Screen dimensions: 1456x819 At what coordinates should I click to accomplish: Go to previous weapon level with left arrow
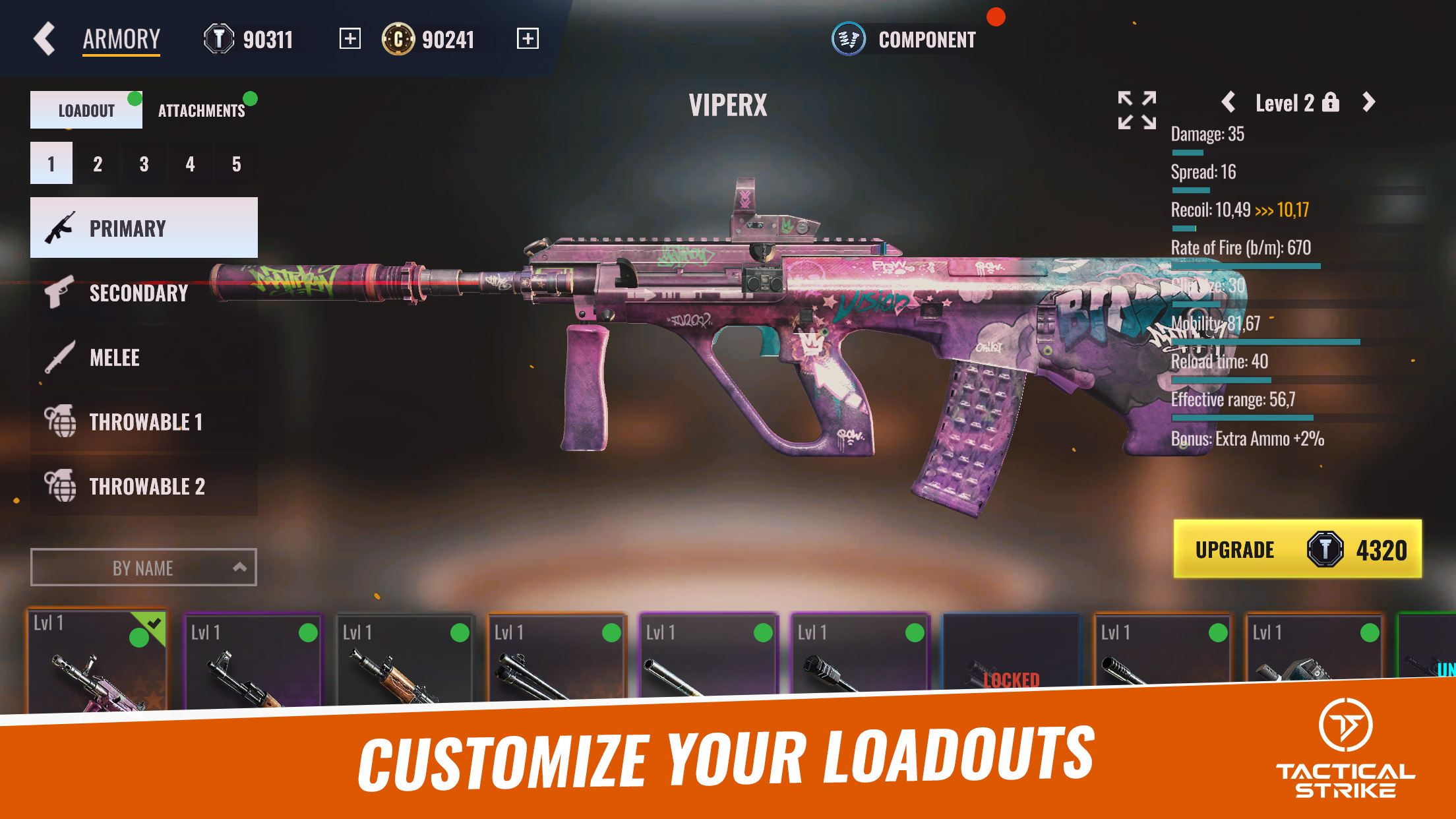(1228, 103)
